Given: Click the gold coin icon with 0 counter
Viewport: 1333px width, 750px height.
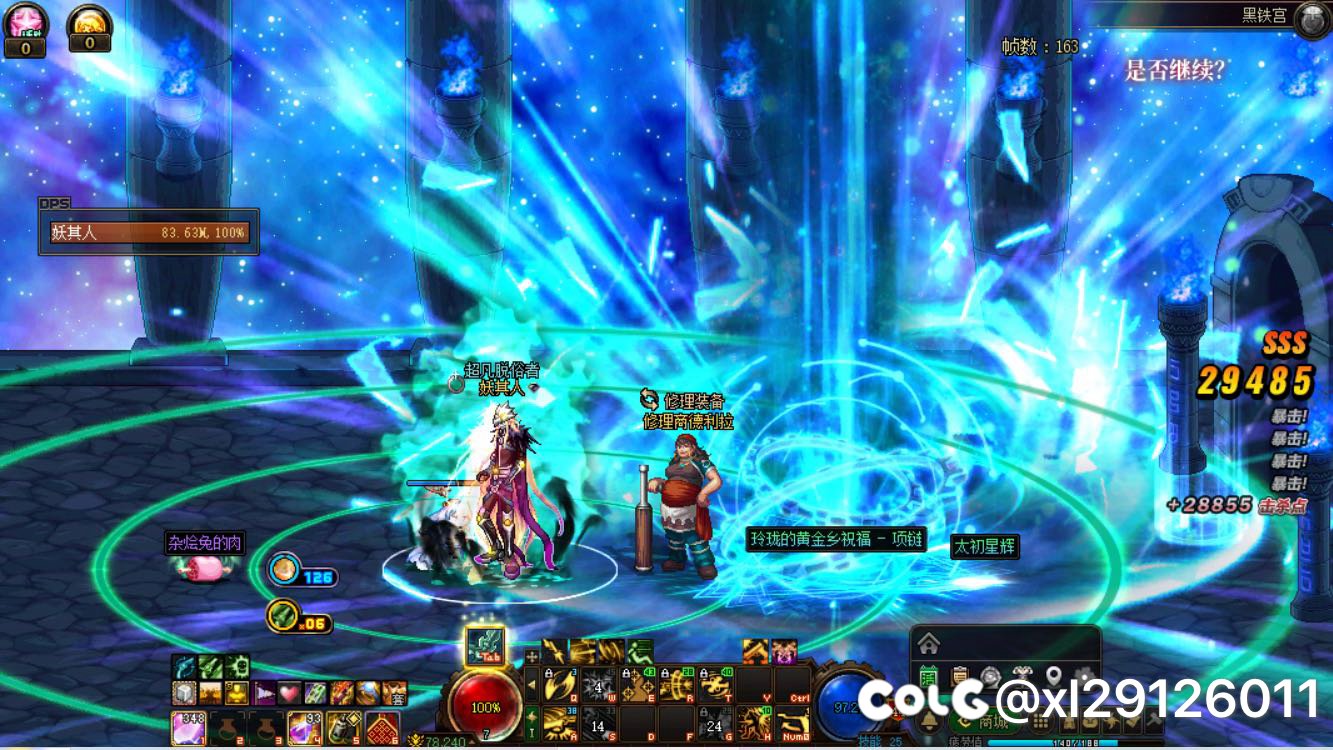Looking at the screenshot, I should click(89, 22).
